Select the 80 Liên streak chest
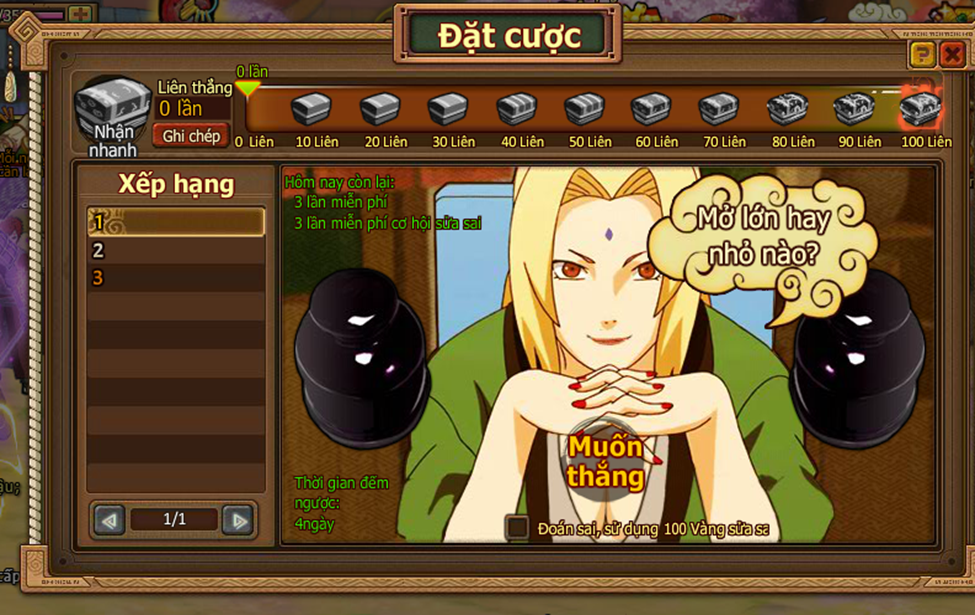Viewport: 975px width, 615px height. [x=787, y=108]
